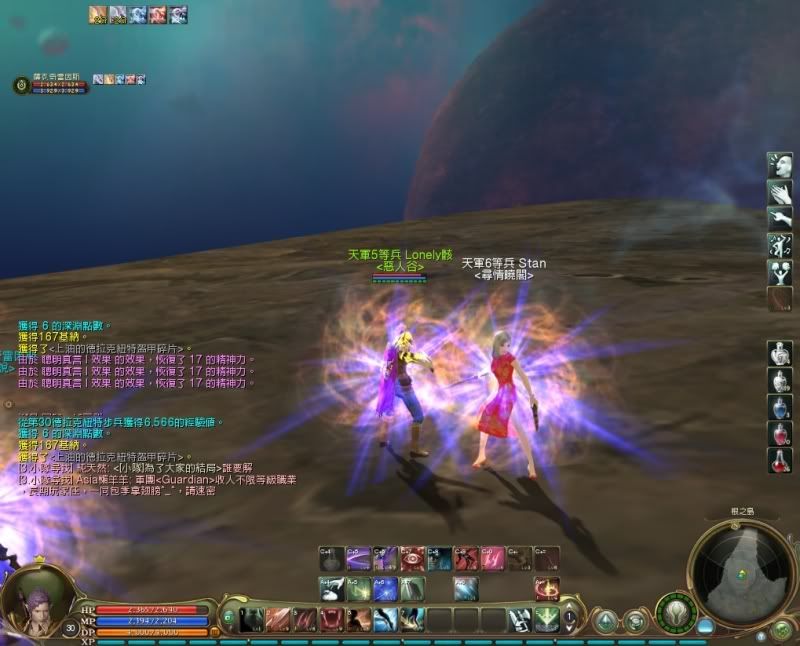This screenshot has height=646, width=800.
Task: Use the blue mana potion
Action: pos(781,407)
